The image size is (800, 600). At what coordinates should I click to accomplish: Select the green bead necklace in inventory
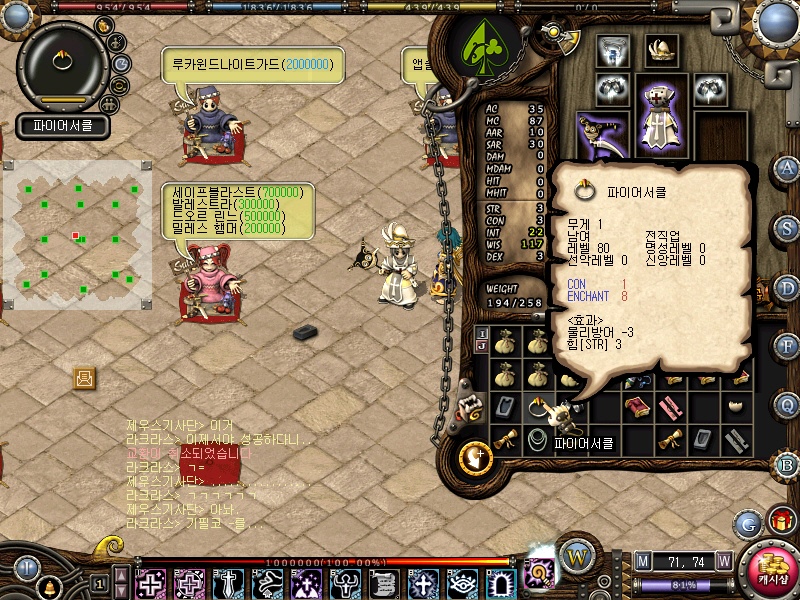pyautogui.click(x=538, y=438)
